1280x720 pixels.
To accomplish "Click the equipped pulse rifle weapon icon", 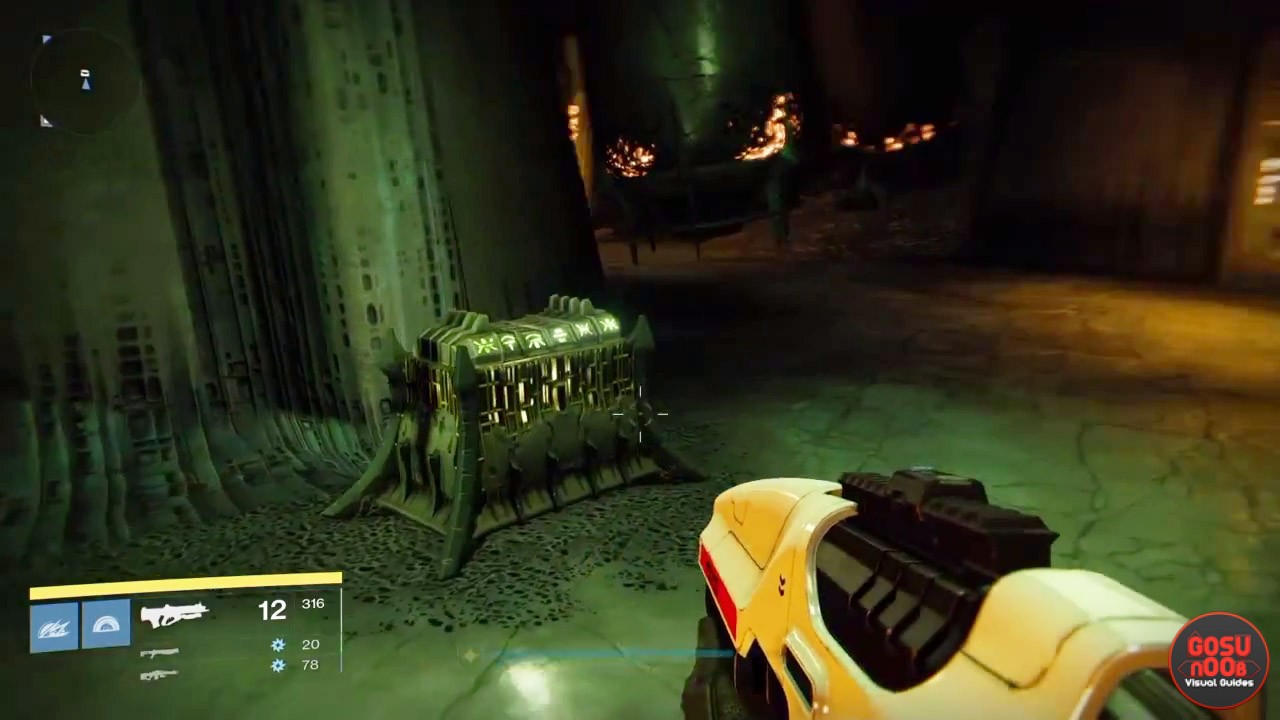I will tap(175, 613).
